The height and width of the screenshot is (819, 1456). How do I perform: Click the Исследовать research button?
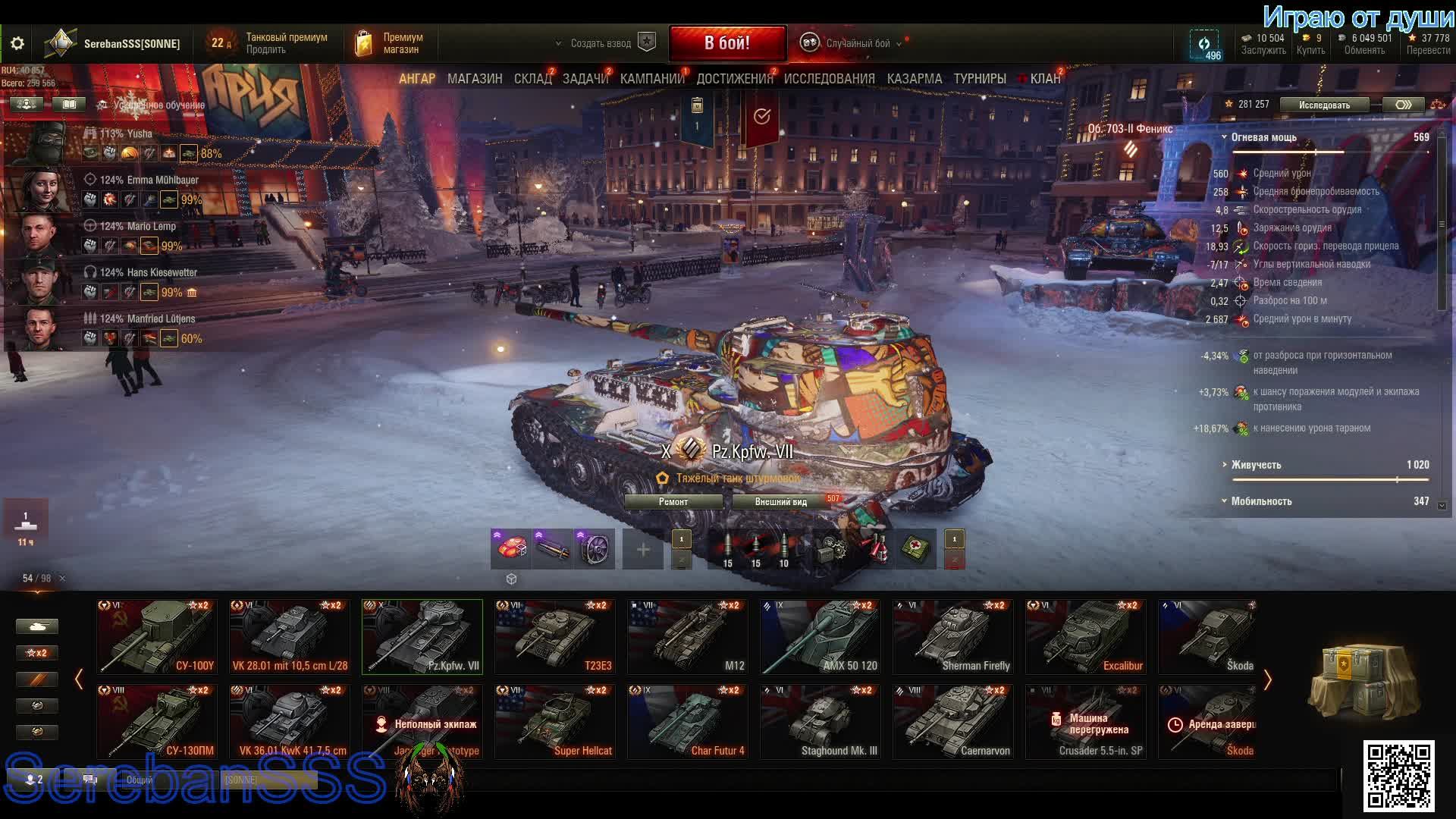point(1324,105)
